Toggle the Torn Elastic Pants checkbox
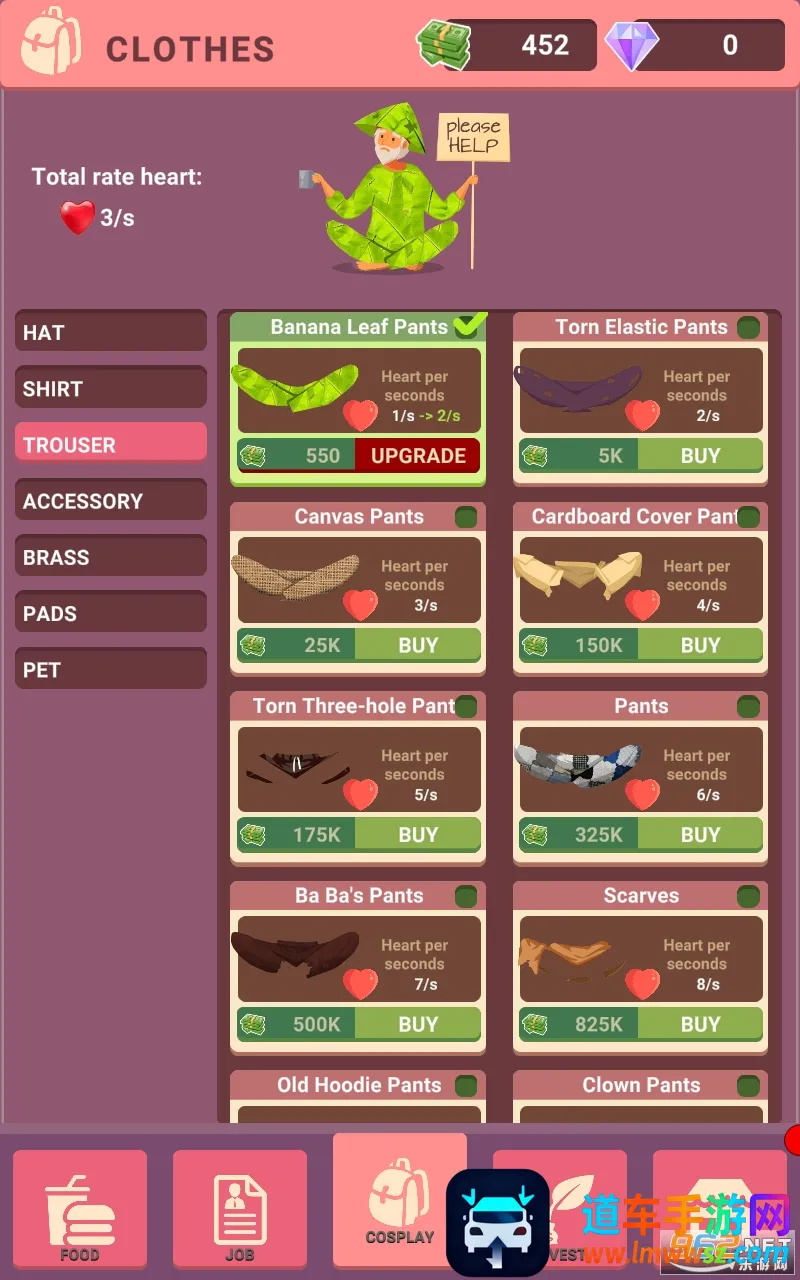 click(x=748, y=327)
